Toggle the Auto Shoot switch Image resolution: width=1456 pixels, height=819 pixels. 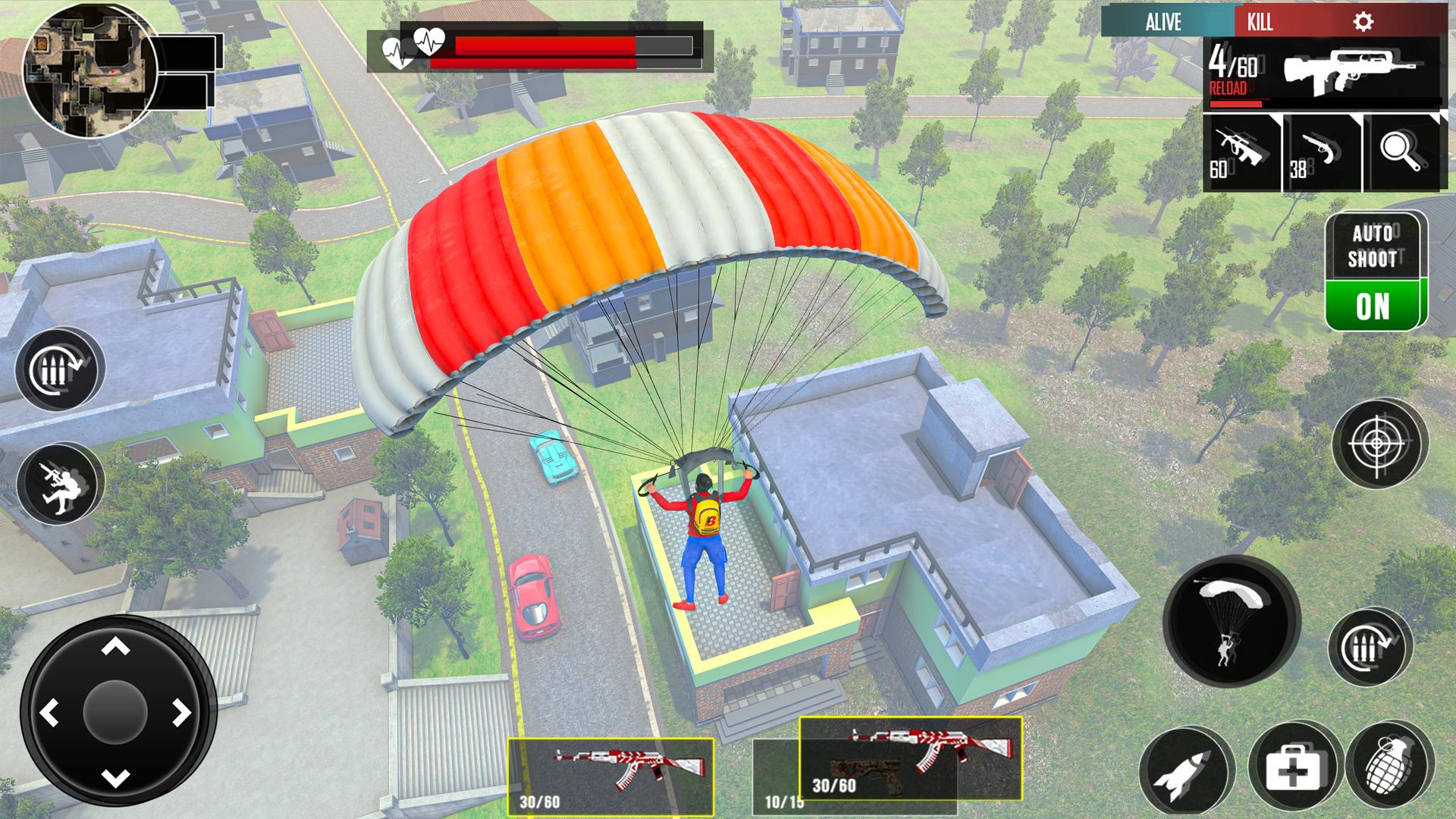pos(1373,305)
